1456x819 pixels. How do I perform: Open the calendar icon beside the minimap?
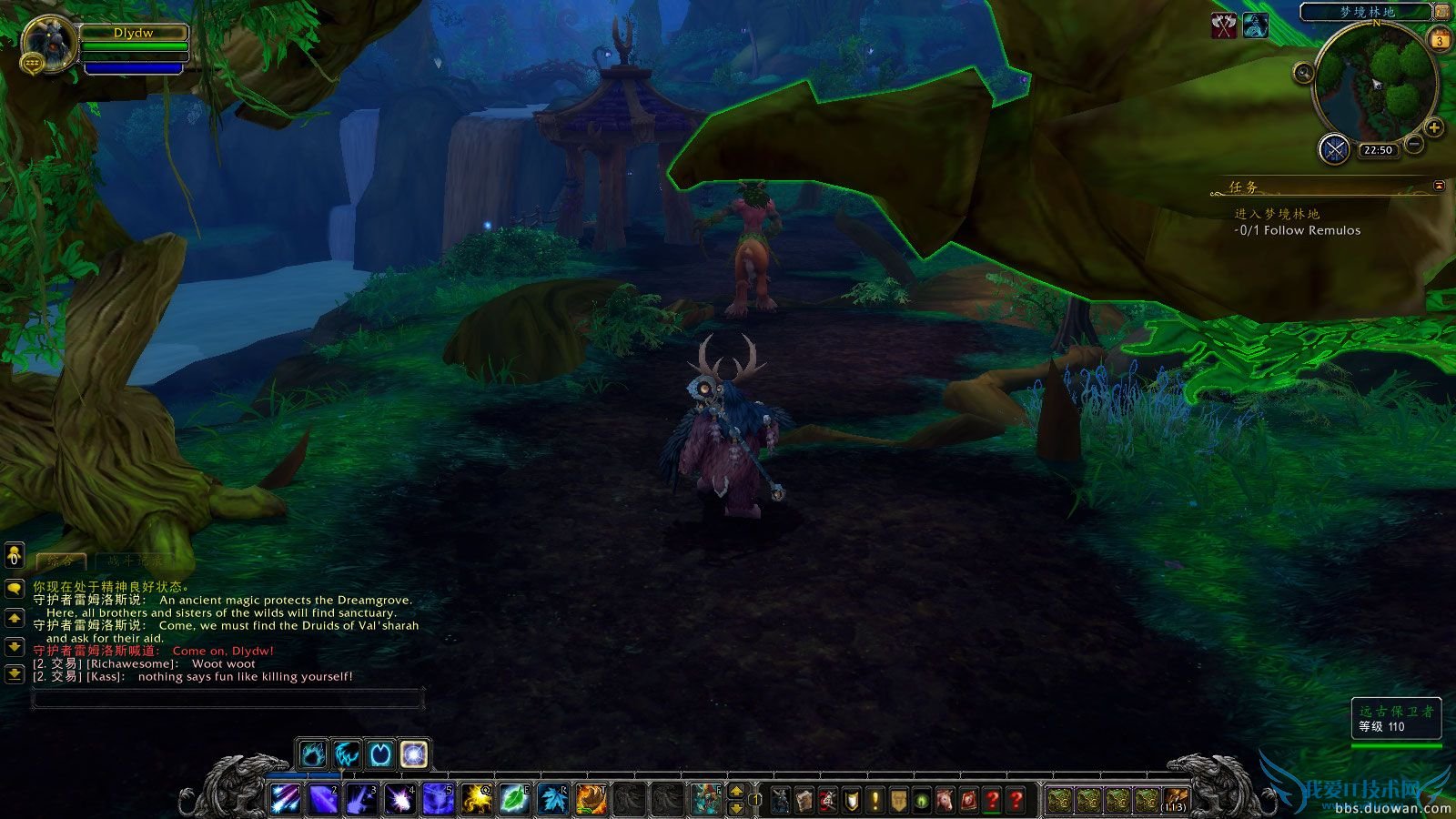pyautogui.click(x=1440, y=39)
